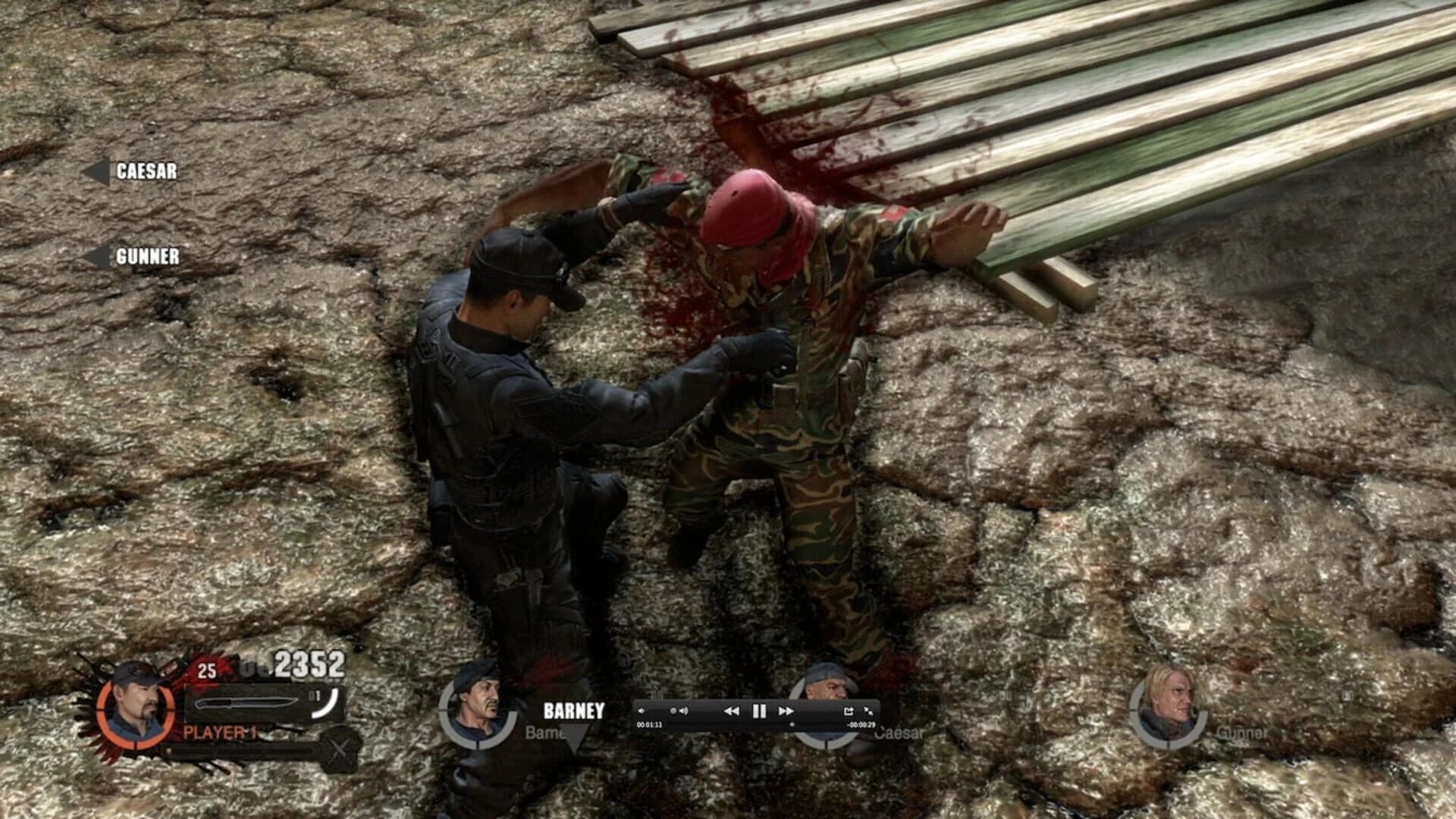1456x819 pixels.
Task: Select the knife weapon icon
Action: coord(246,704)
